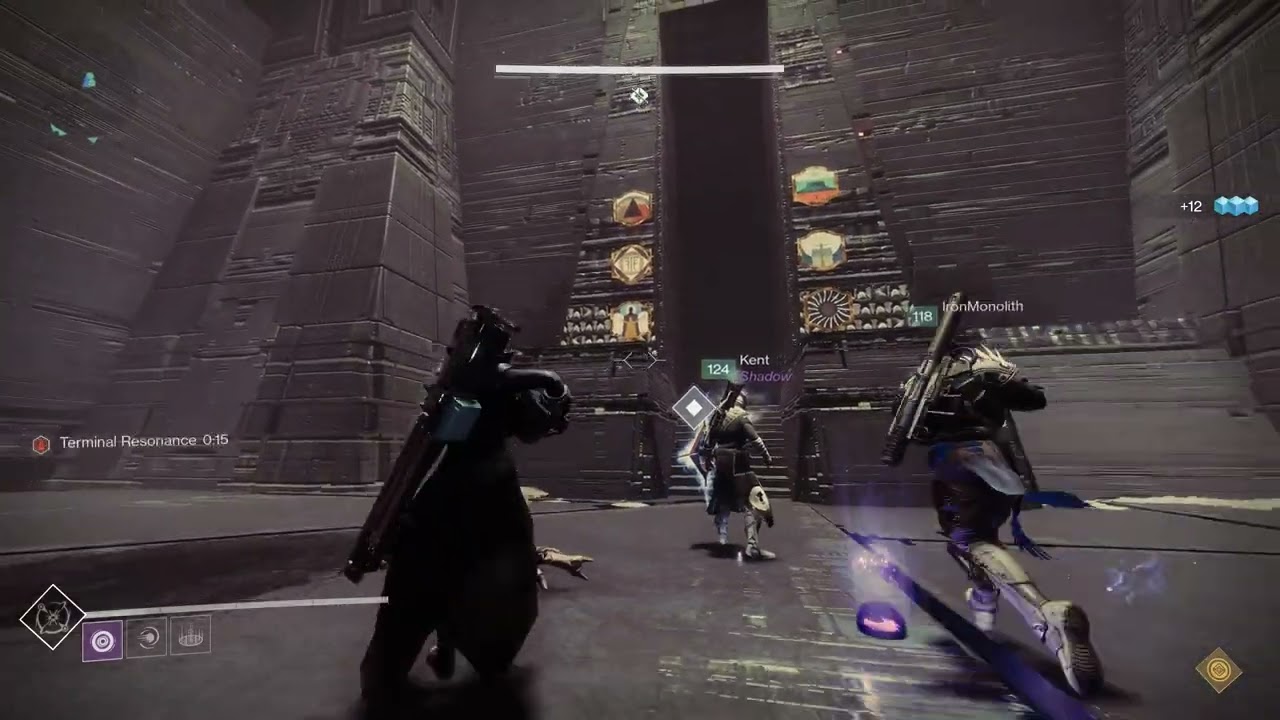The height and width of the screenshot is (720, 1280).
Task: Click the blue Glimmer currency cubes icon
Action: point(1235,205)
